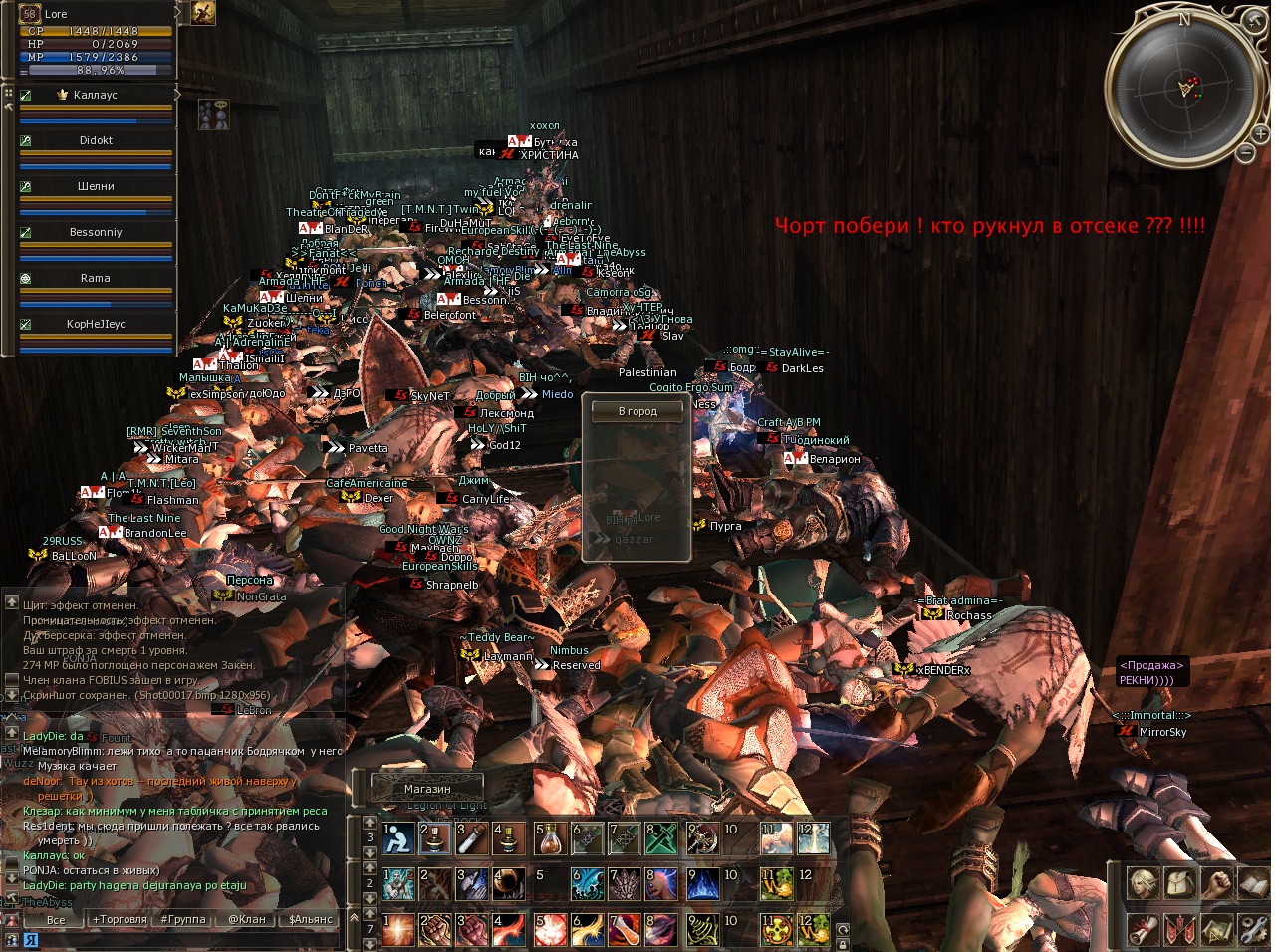Screen dimensions: 1275x952
Task: Click the 'В город' return-to-town button
Action: point(637,411)
